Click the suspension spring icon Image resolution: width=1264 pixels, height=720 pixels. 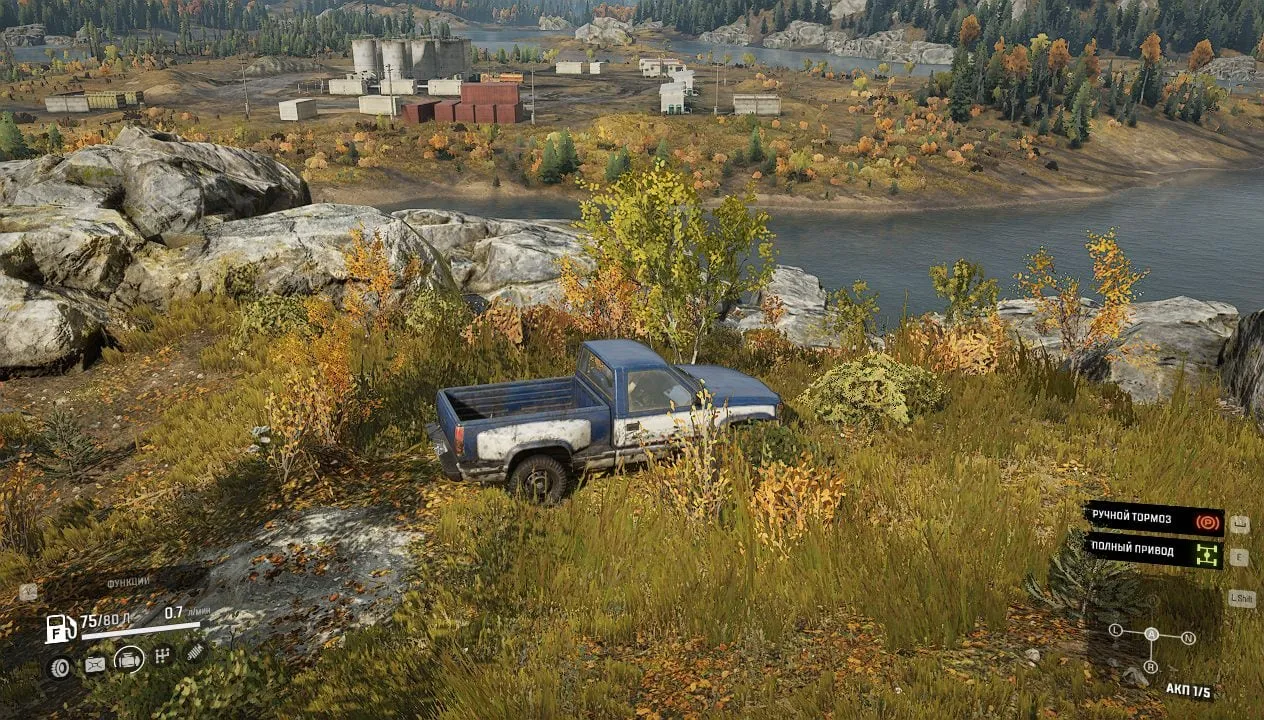196,652
